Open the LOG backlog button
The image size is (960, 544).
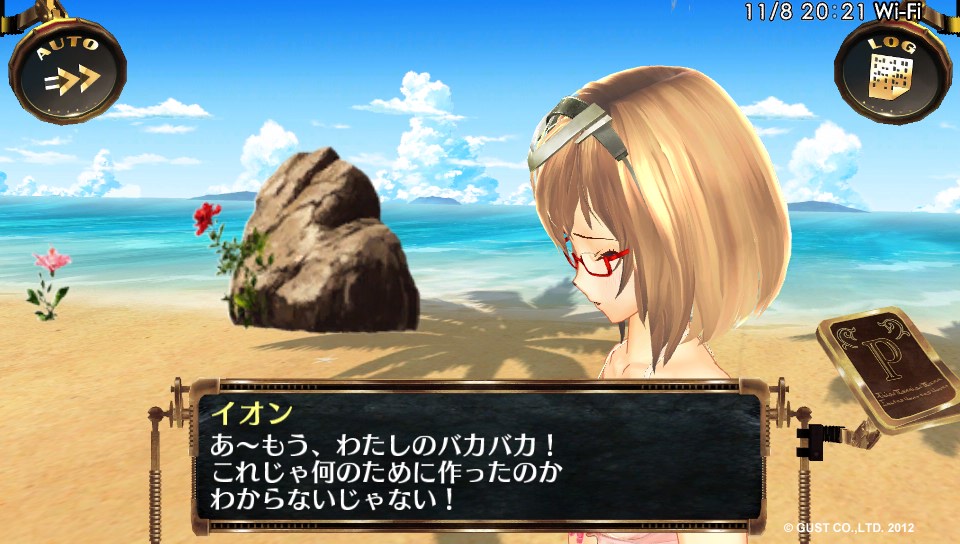892,70
